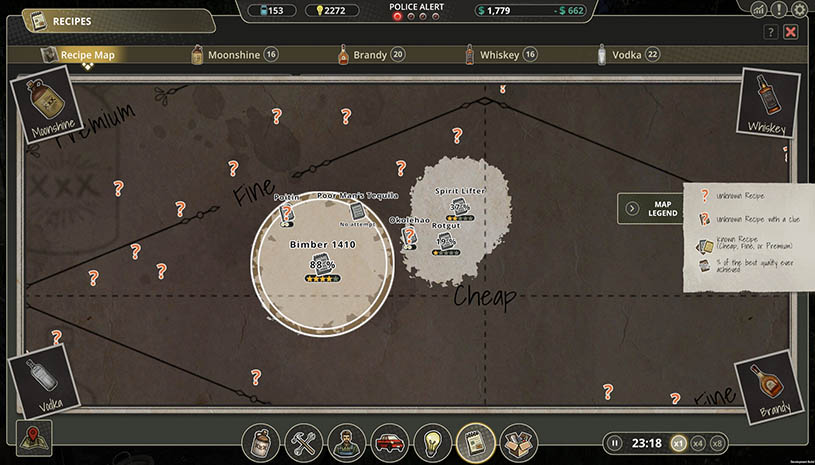Open the question mark help button
Viewport: 815px width, 465px height.
tap(770, 32)
